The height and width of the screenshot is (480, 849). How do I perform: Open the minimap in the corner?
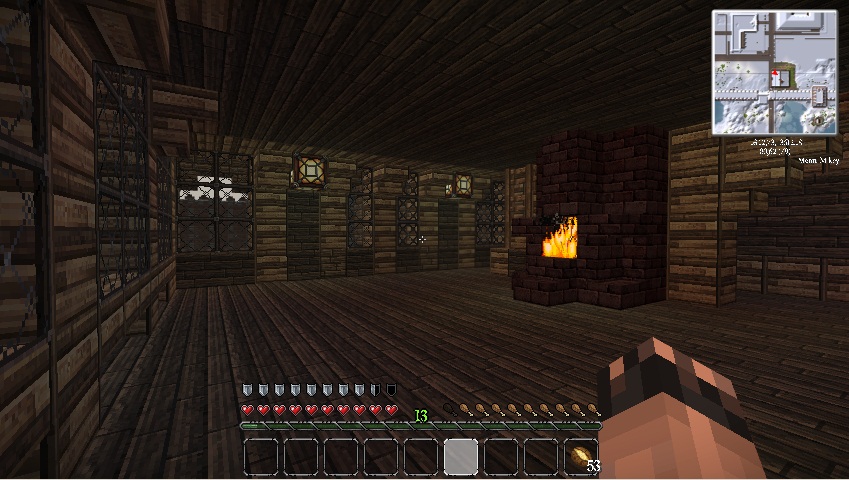[x=774, y=72]
